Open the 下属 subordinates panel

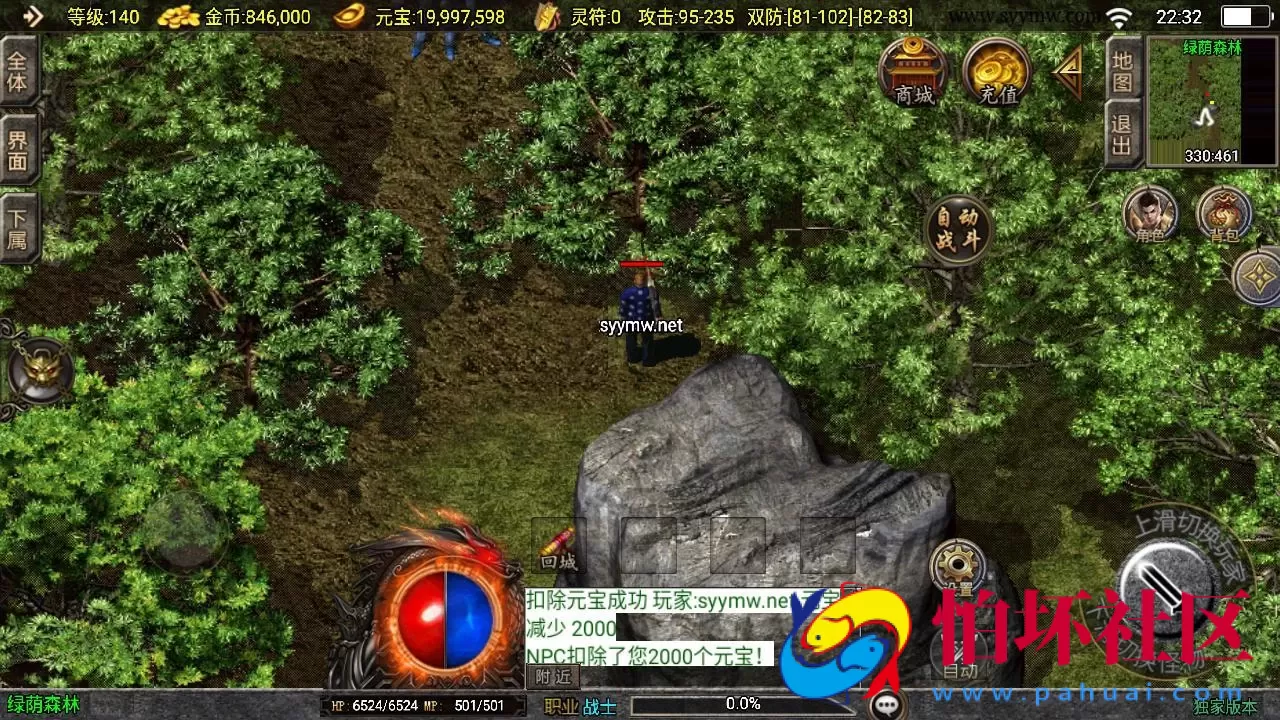pyautogui.click(x=20, y=222)
